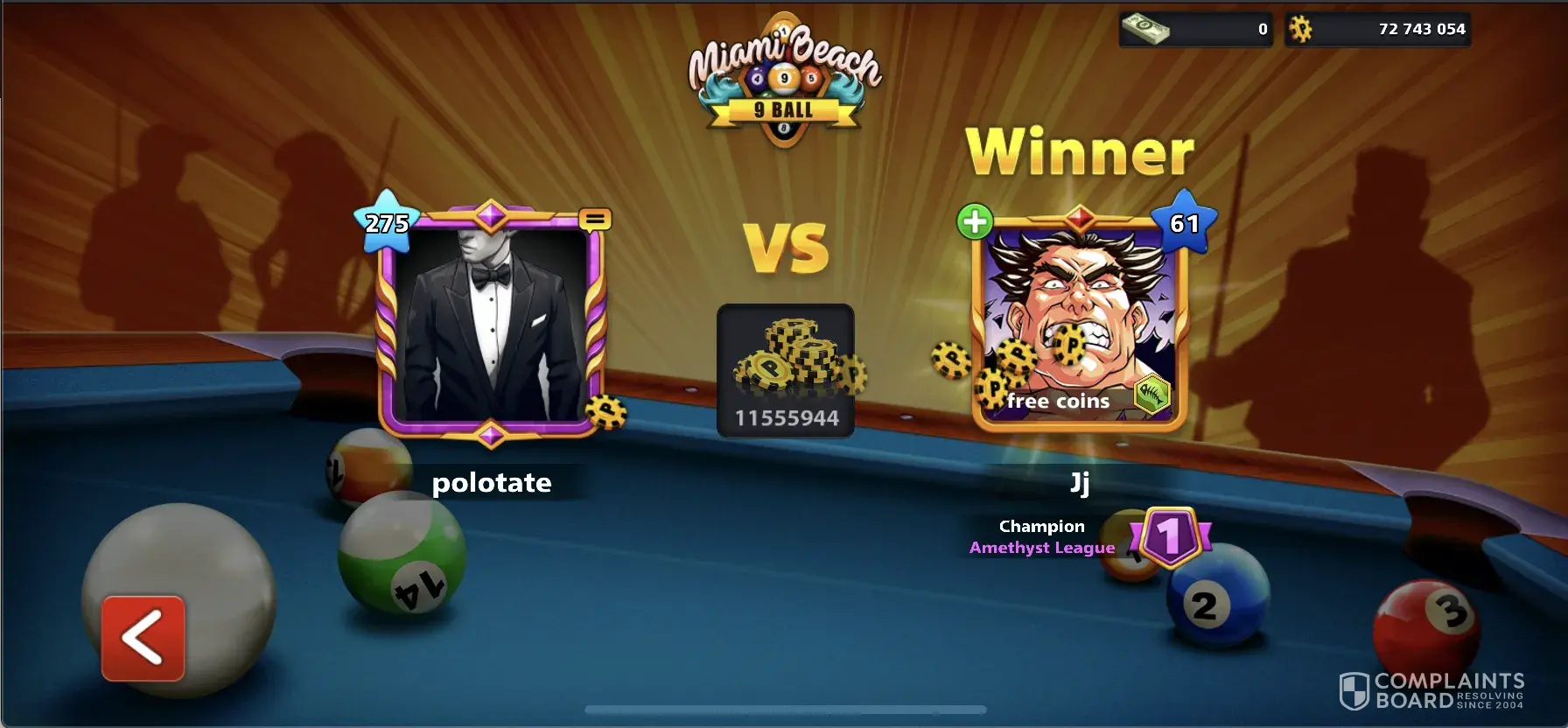Open polotate's chat bubble icon
Screen dimensions: 1568x728
(595, 219)
